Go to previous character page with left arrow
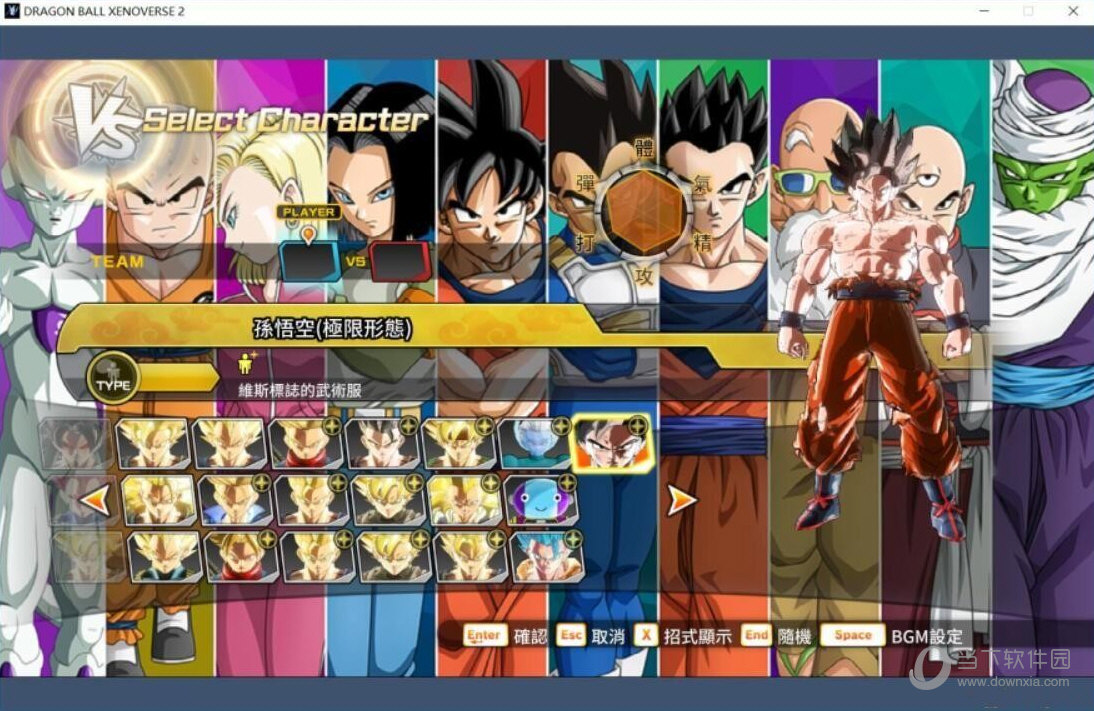Screen dimensions: 1094x711 (x=95, y=499)
